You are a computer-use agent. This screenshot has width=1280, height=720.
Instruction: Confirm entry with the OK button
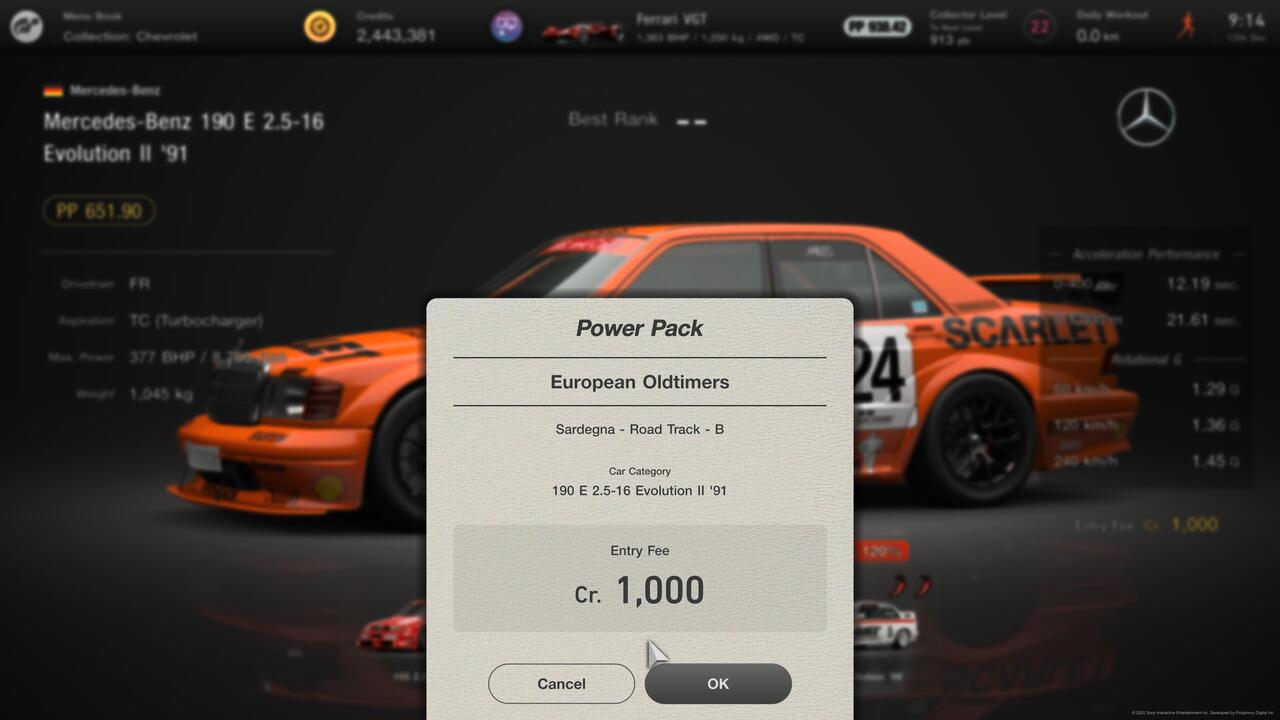[718, 684]
